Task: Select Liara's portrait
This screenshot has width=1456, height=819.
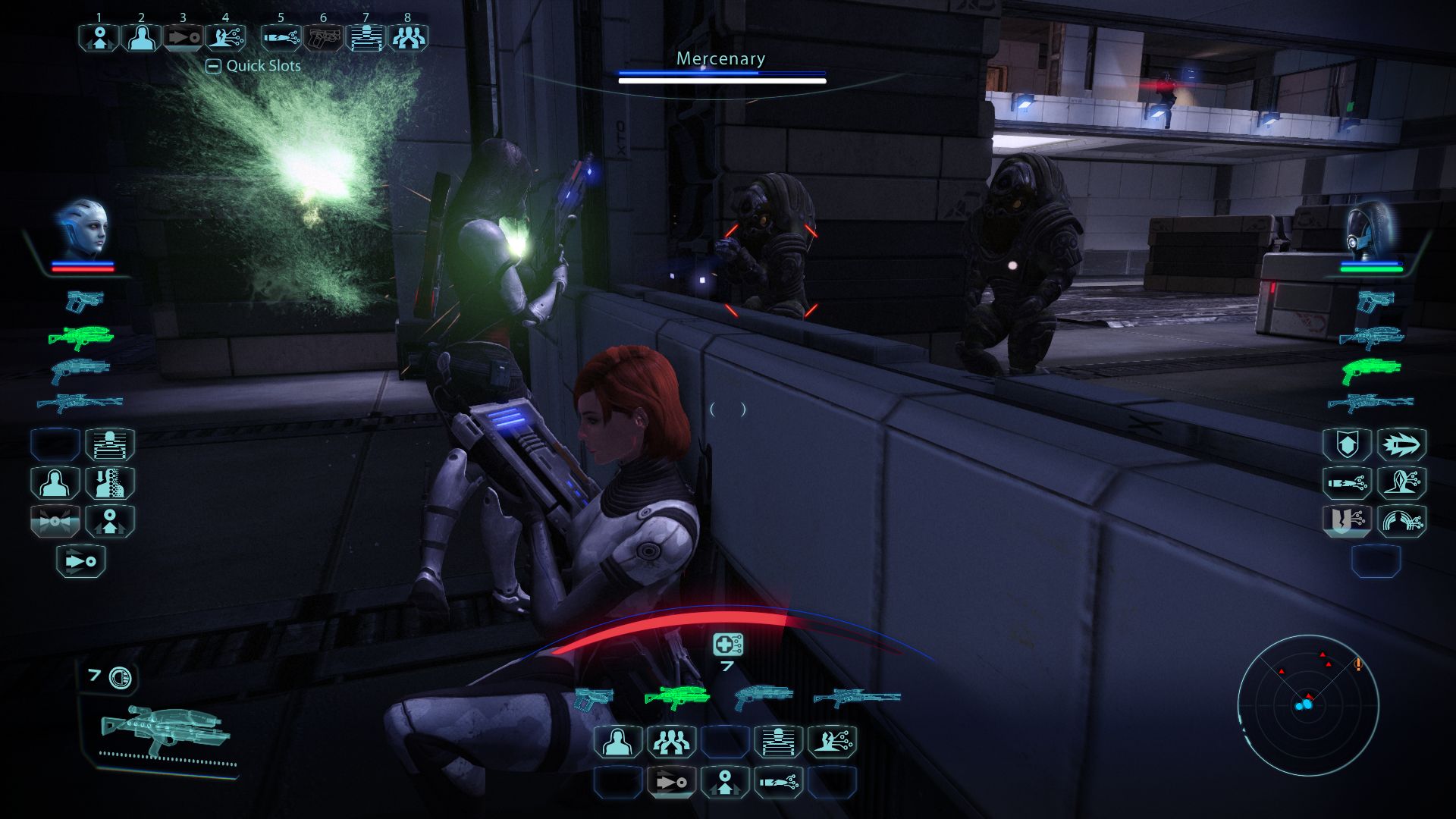Action: coord(83,228)
